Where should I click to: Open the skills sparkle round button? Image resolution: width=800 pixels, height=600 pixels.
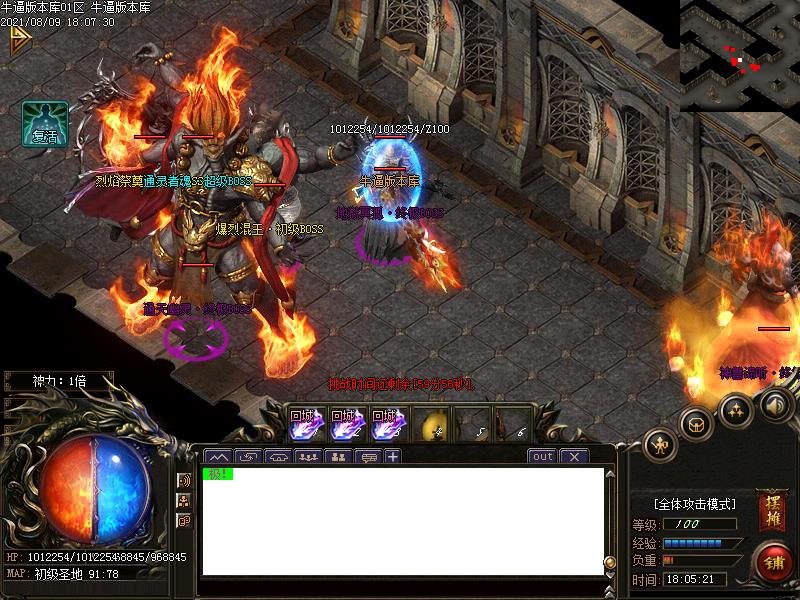(736, 408)
